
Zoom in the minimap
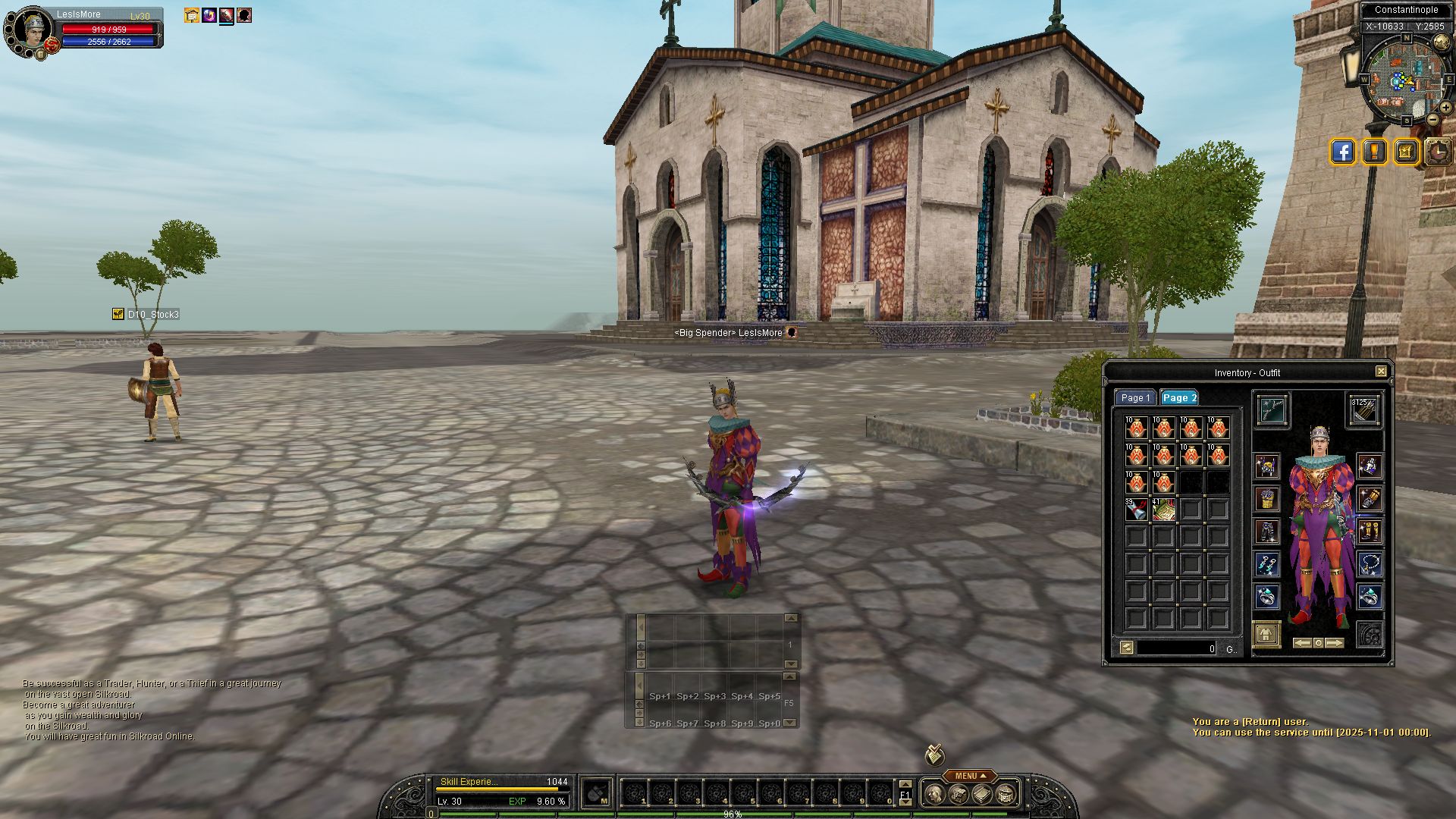click(x=1445, y=108)
